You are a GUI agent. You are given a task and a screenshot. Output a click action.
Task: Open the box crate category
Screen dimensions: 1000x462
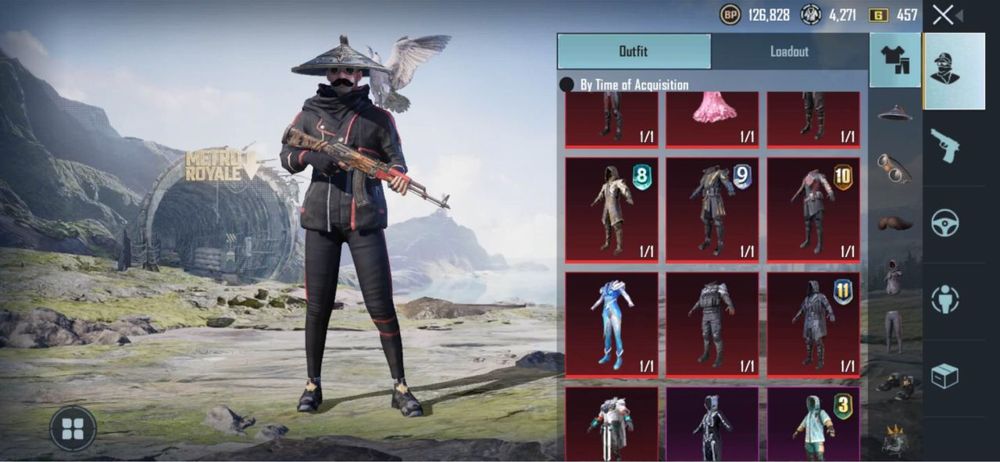(944, 375)
